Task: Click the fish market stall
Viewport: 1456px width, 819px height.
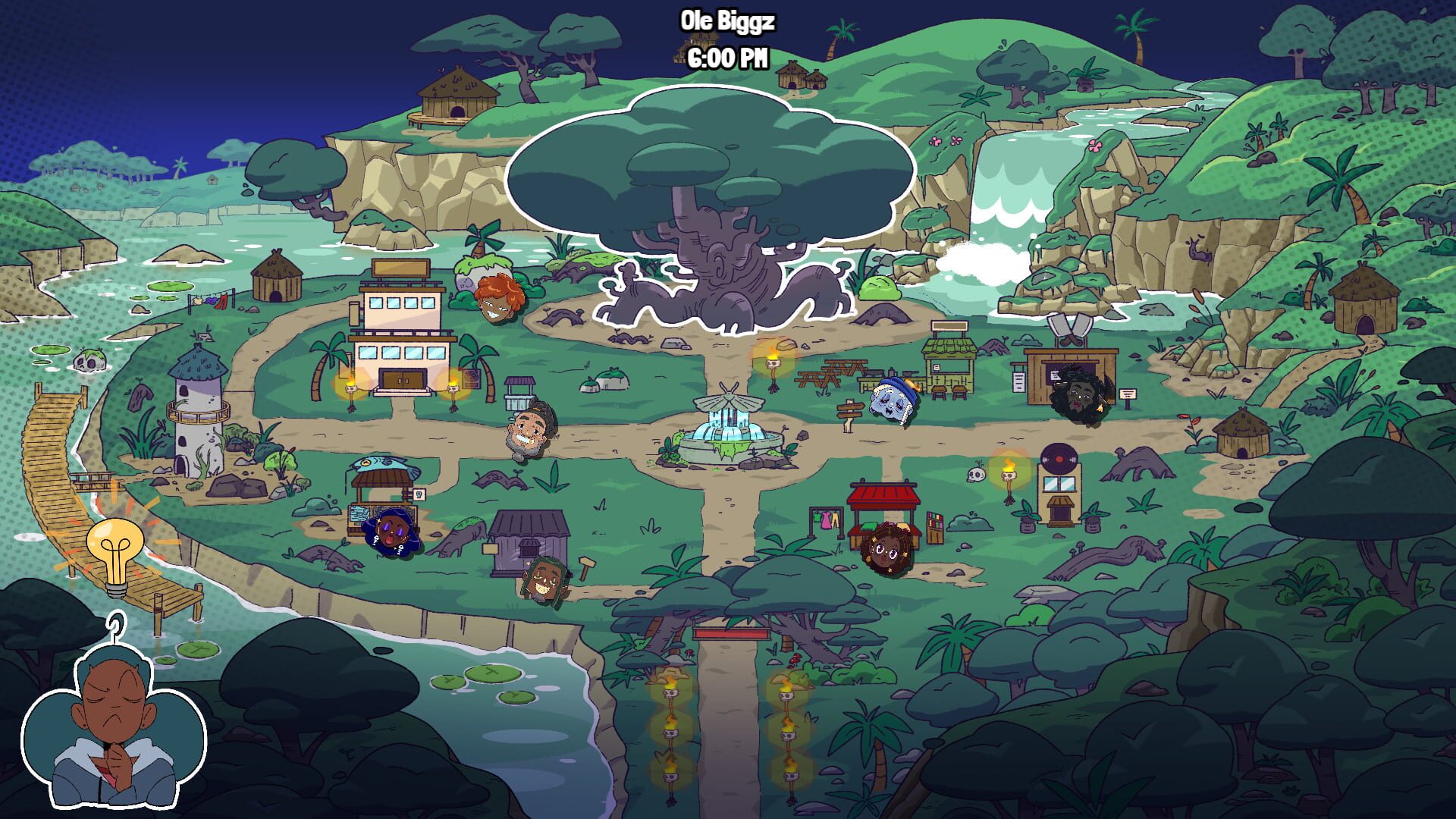Action: (383, 485)
